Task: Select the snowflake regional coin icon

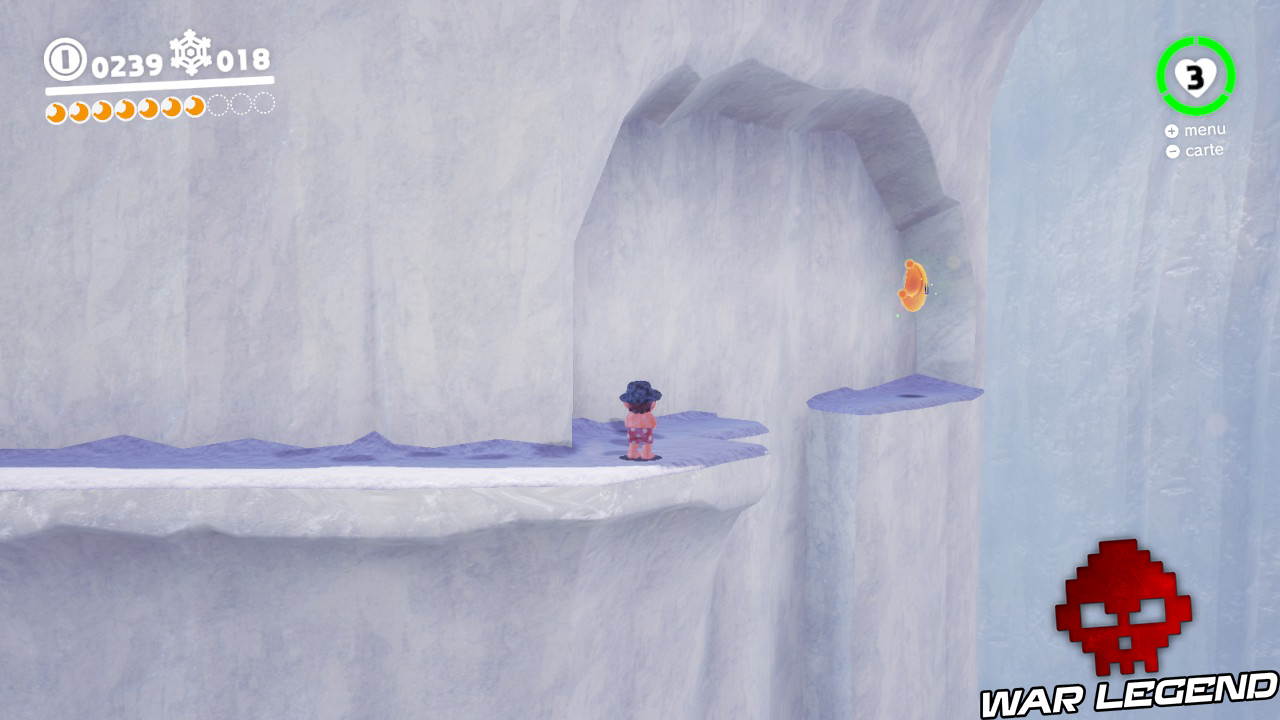Action: pyautogui.click(x=190, y=55)
